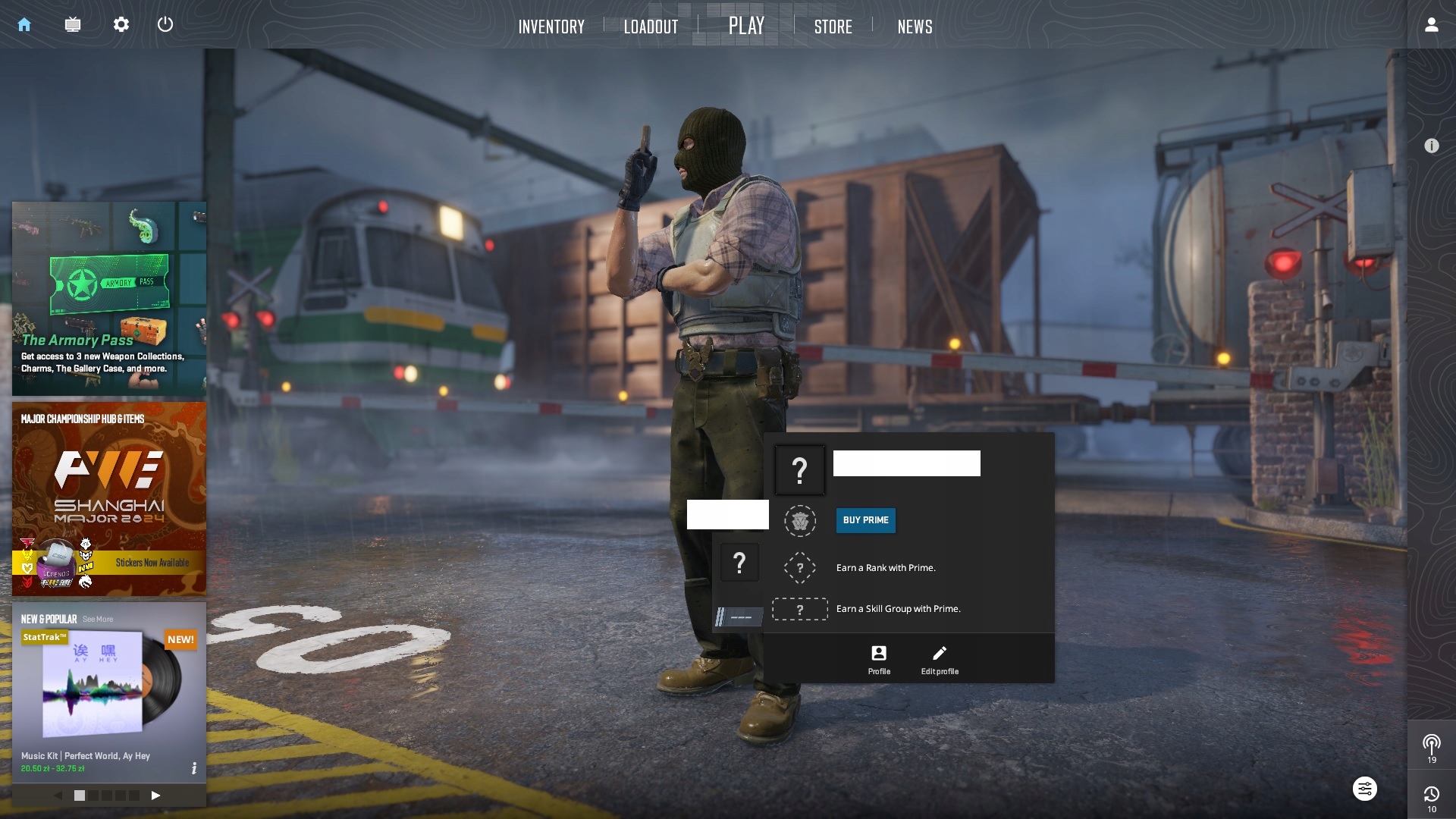Viewport: 1456px width, 819px height.
Task: Open the Store page
Action: tap(833, 27)
